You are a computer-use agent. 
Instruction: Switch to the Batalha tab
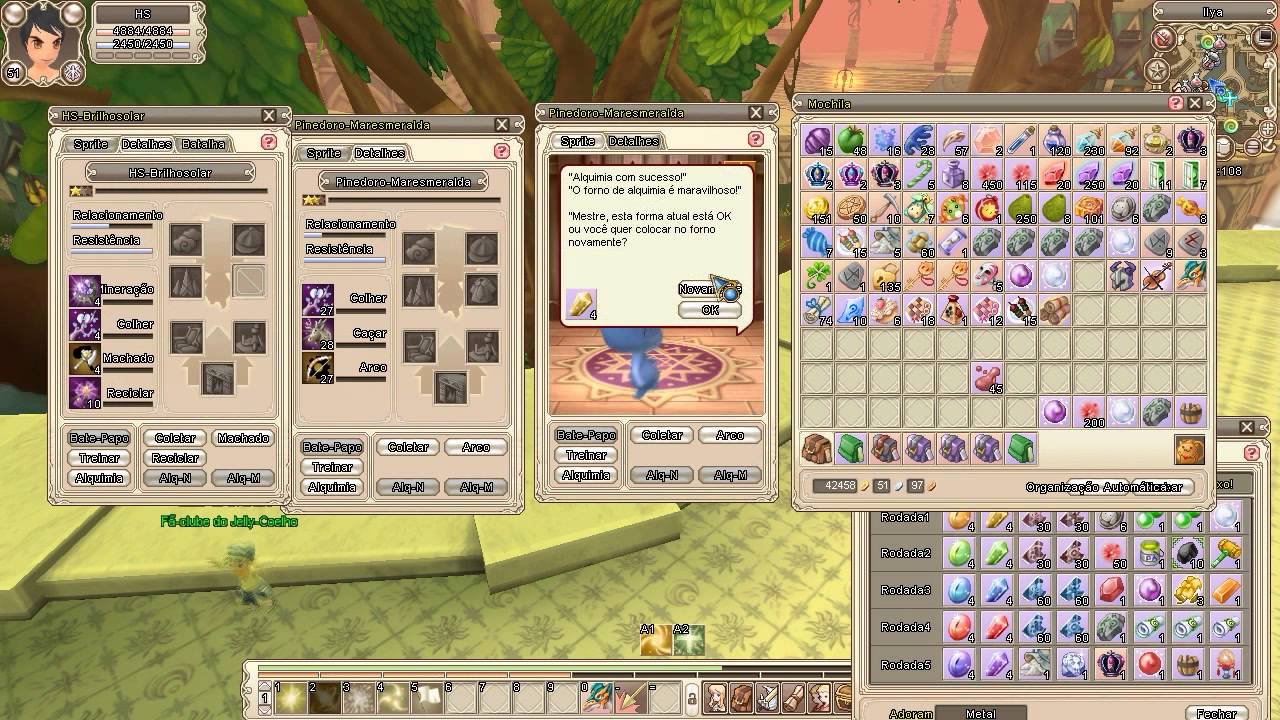click(x=203, y=143)
